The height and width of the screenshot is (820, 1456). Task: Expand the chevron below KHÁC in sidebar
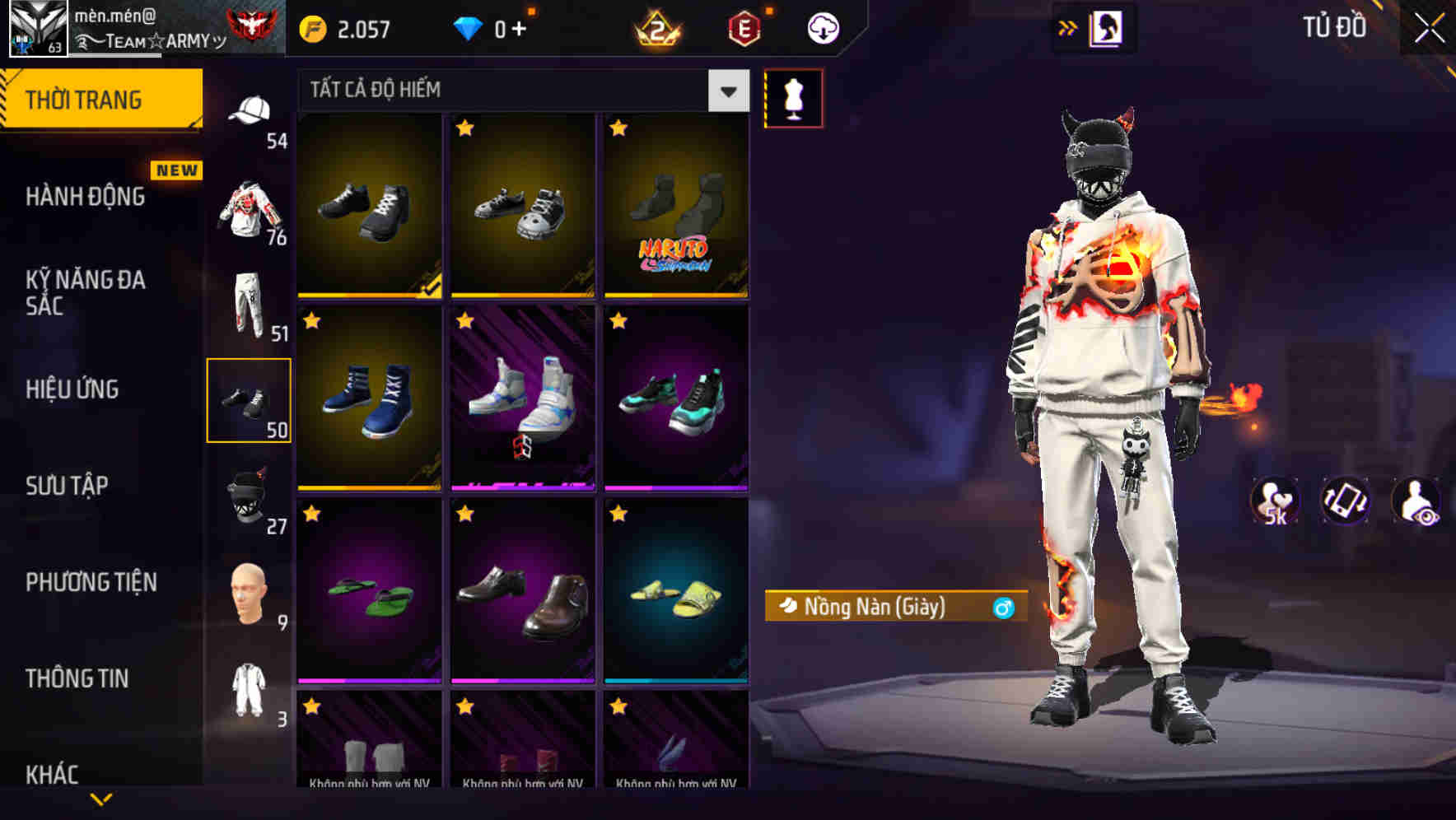[101, 797]
